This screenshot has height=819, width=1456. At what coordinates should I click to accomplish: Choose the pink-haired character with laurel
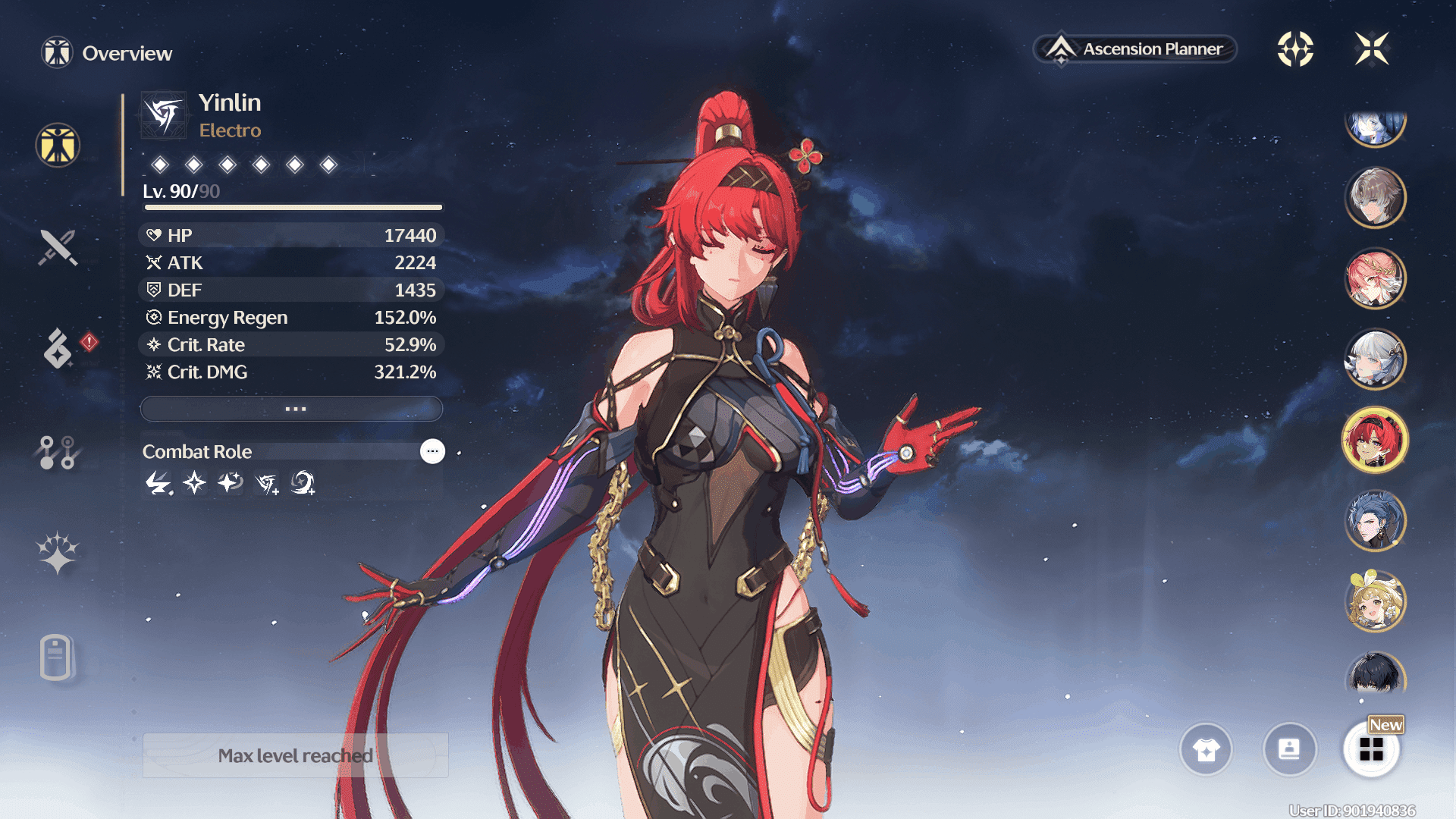pos(1375,278)
